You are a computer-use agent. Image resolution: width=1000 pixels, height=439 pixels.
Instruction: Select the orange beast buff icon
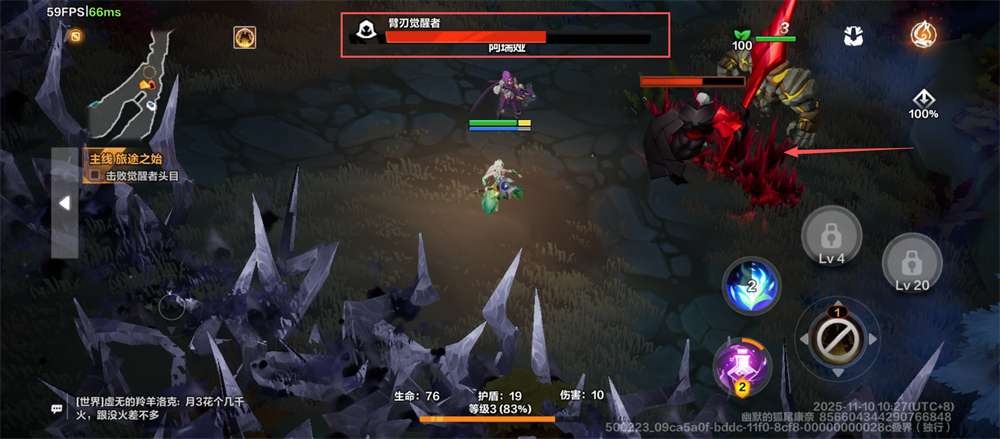244,37
